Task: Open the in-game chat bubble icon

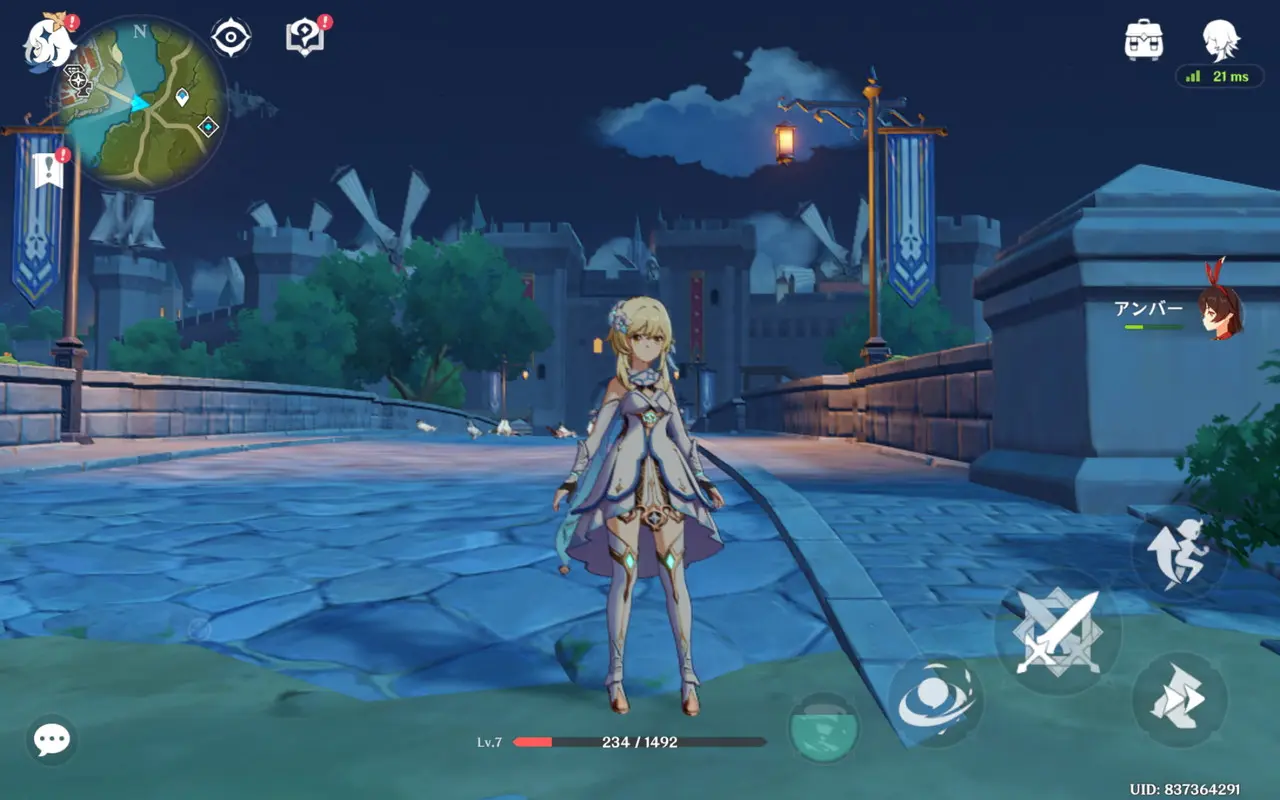Action: 50,740
